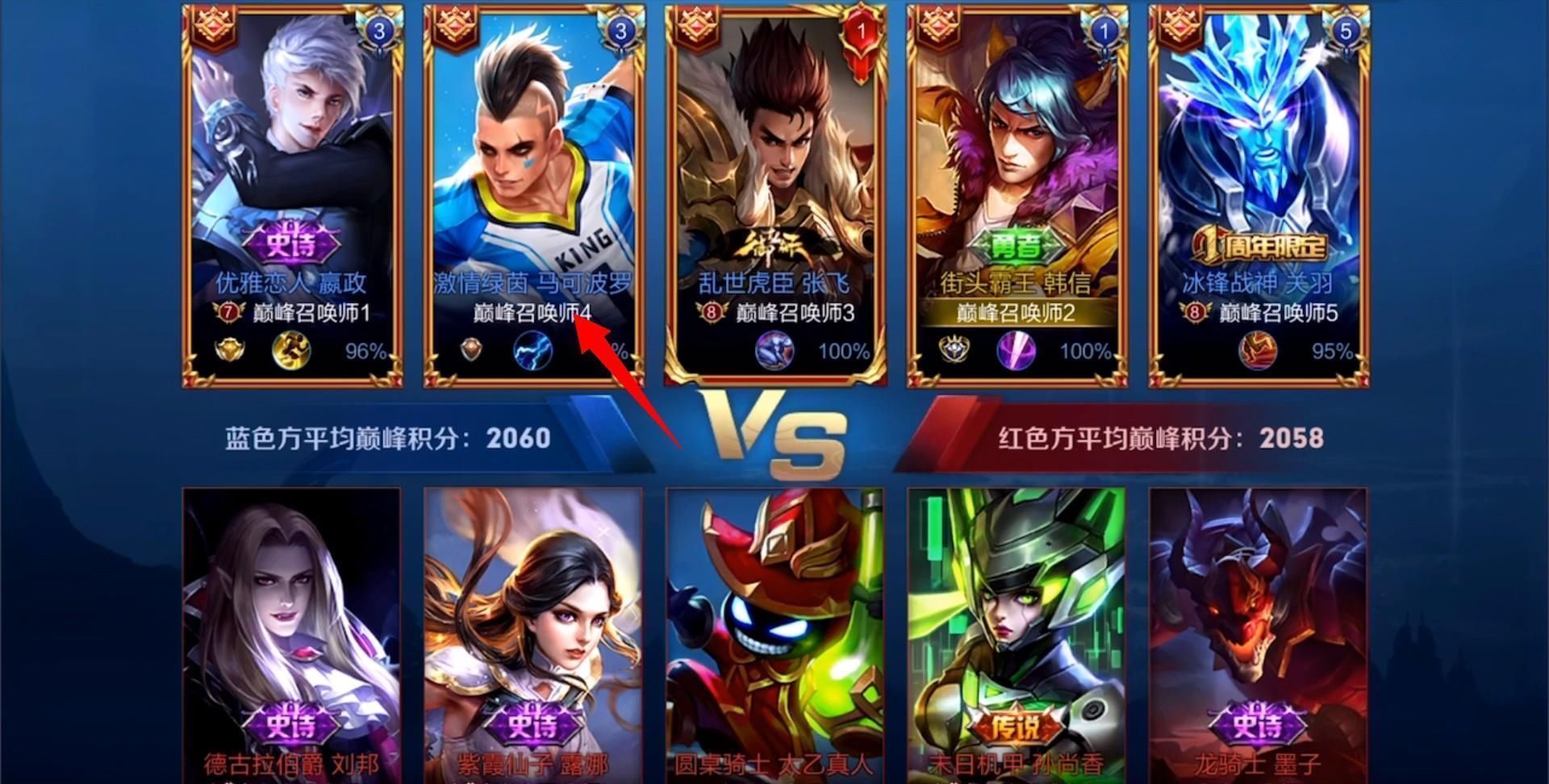Click the red-orange spell icon on 关羽's card
Image resolution: width=1549 pixels, height=784 pixels.
(x=1257, y=352)
